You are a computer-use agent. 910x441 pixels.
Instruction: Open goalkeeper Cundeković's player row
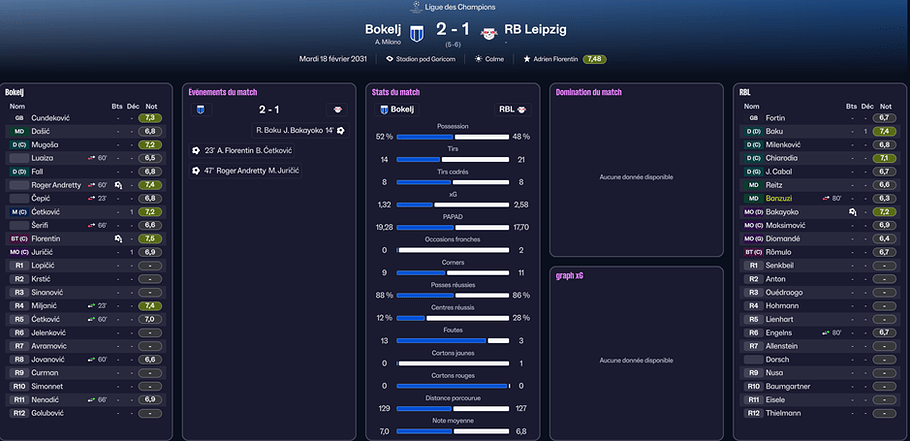click(x=52, y=118)
